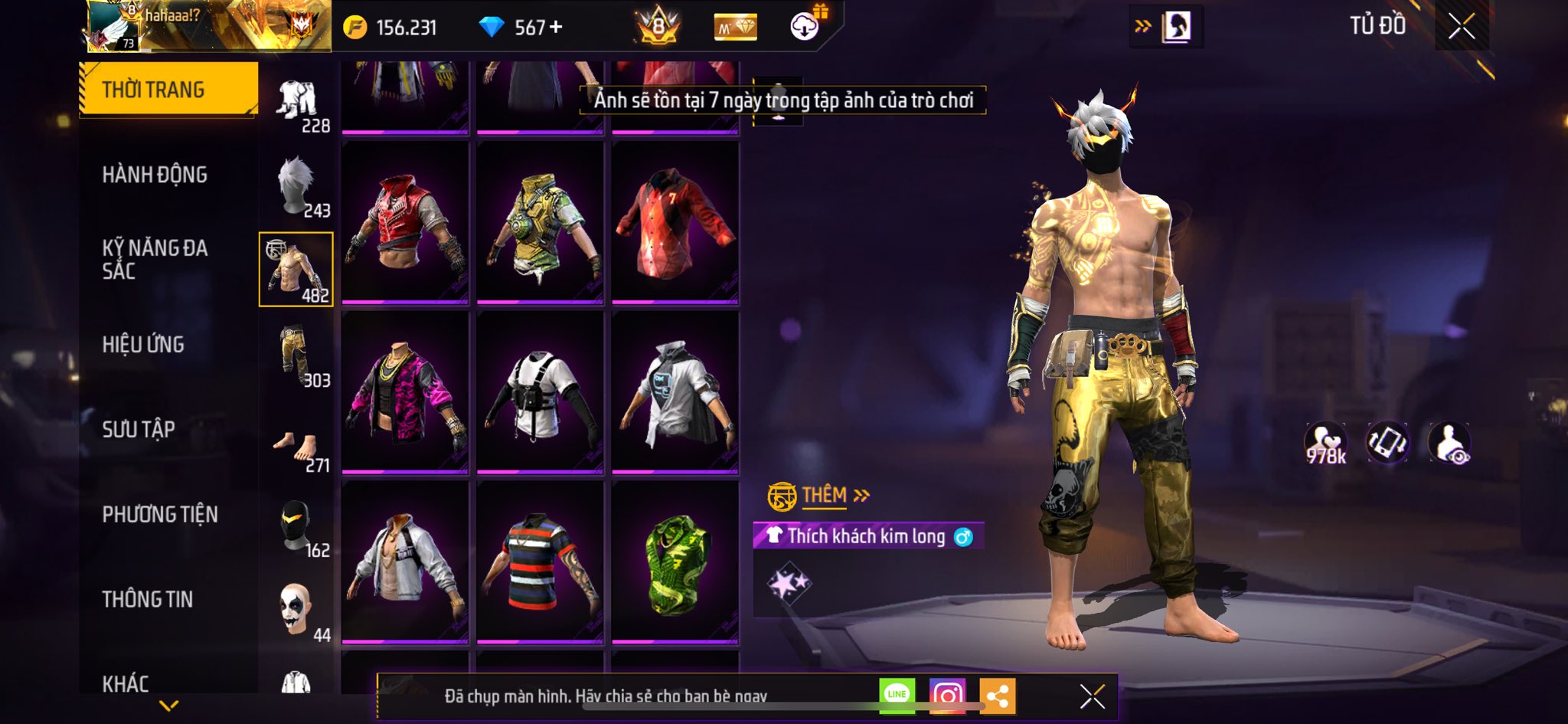Choose the pink and black jacket
The width and height of the screenshot is (1568, 724).
(405, 392)
